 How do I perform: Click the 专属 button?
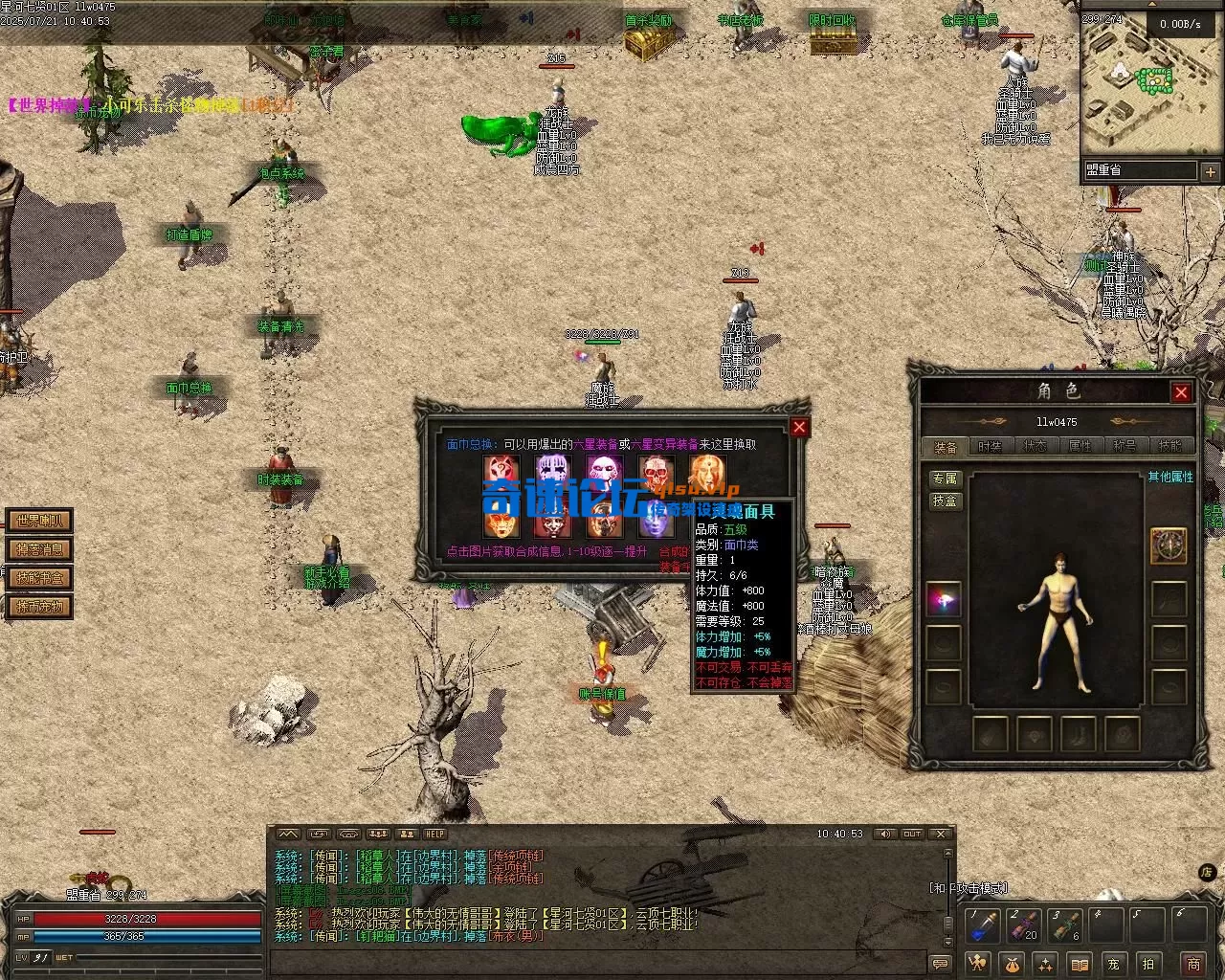pyautogui.click(x=945, y=479)
